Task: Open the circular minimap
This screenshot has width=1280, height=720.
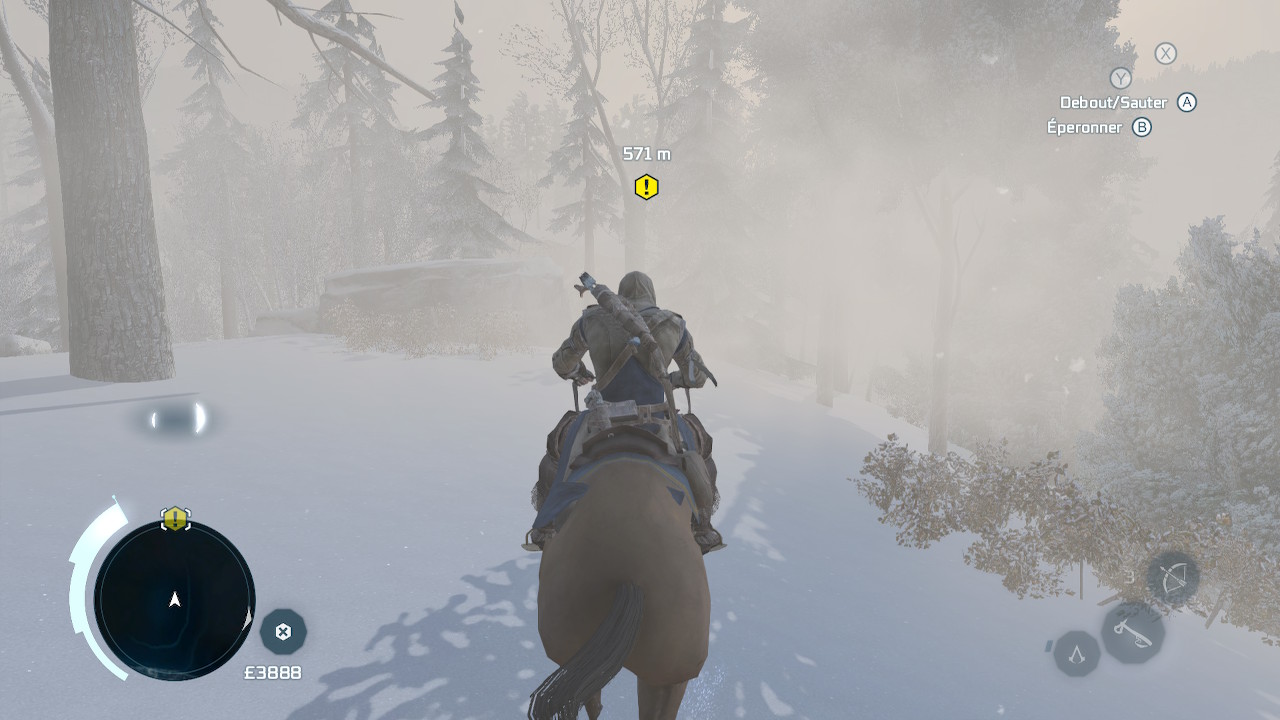Action: (x=175, y=599)
